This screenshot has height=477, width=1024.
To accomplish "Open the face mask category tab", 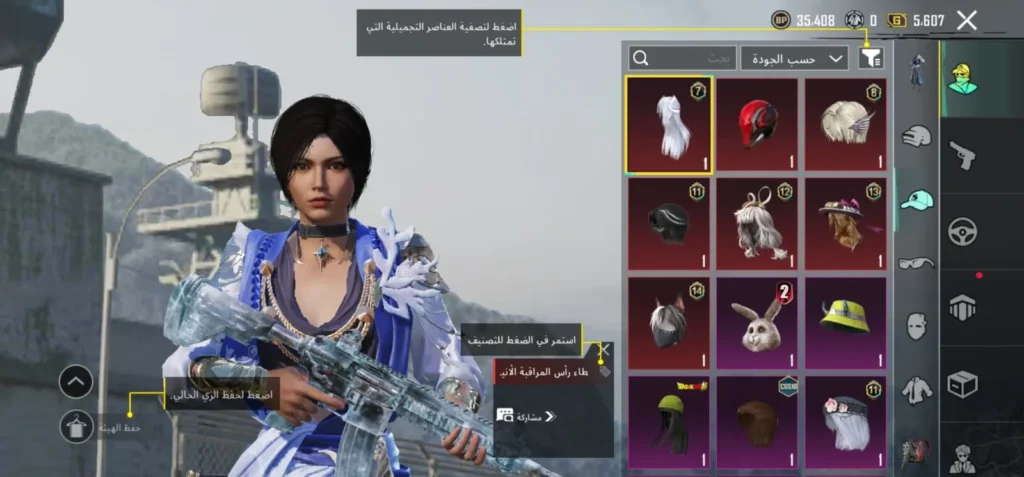I will click(916, 325).
